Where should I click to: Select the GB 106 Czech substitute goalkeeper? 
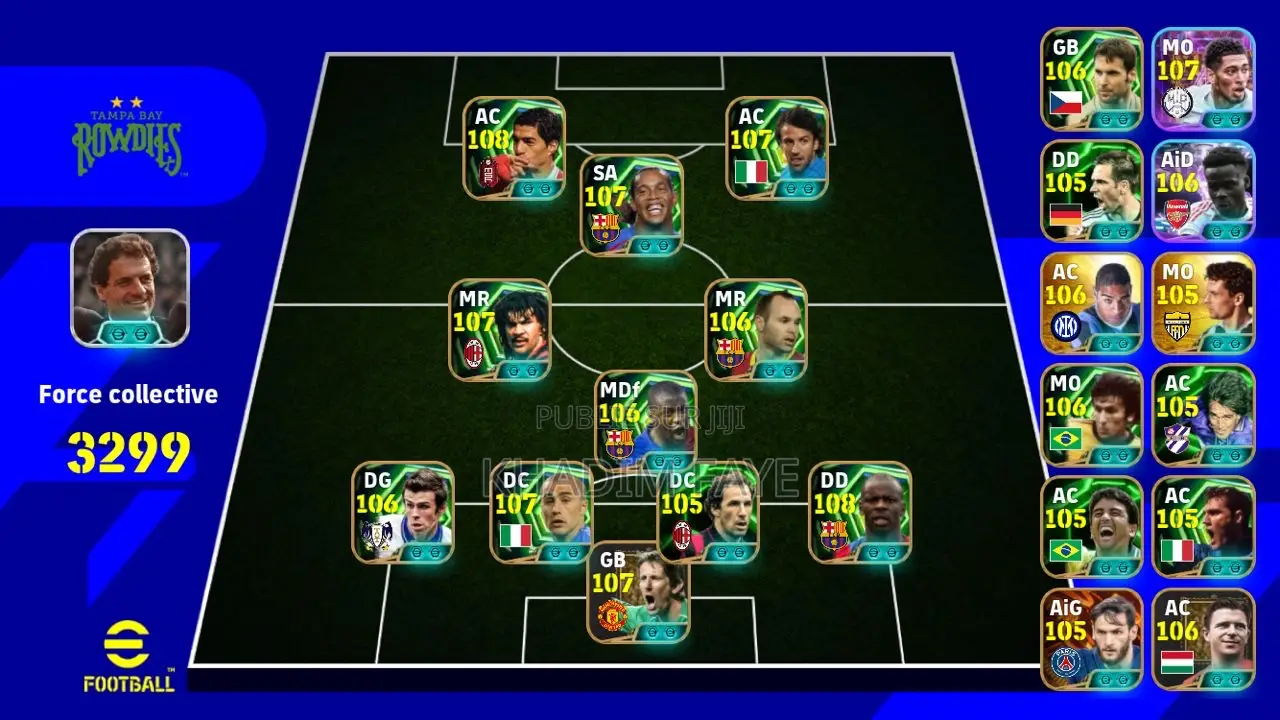coord(1092,79)
